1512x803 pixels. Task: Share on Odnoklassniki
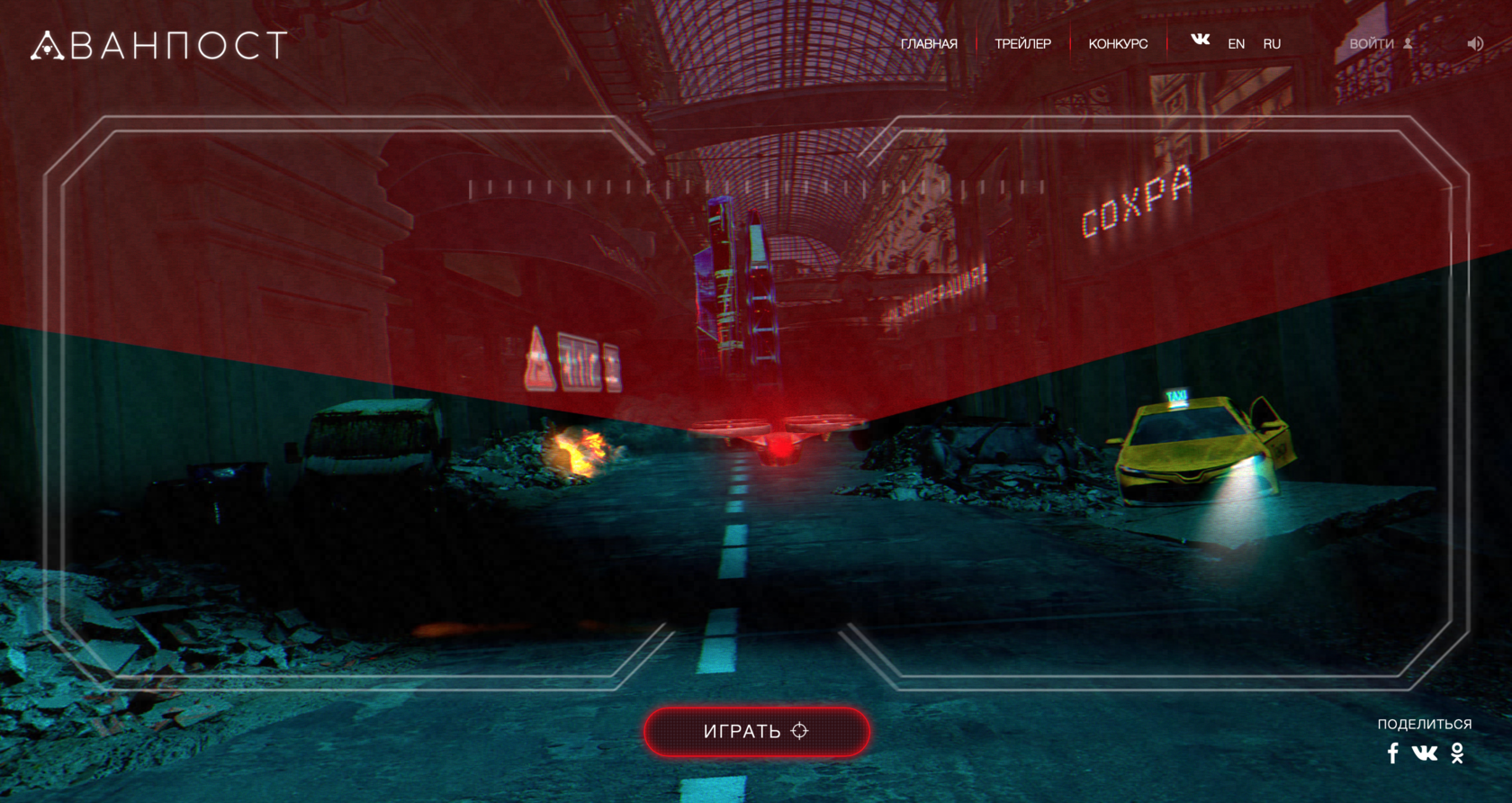1457,753
